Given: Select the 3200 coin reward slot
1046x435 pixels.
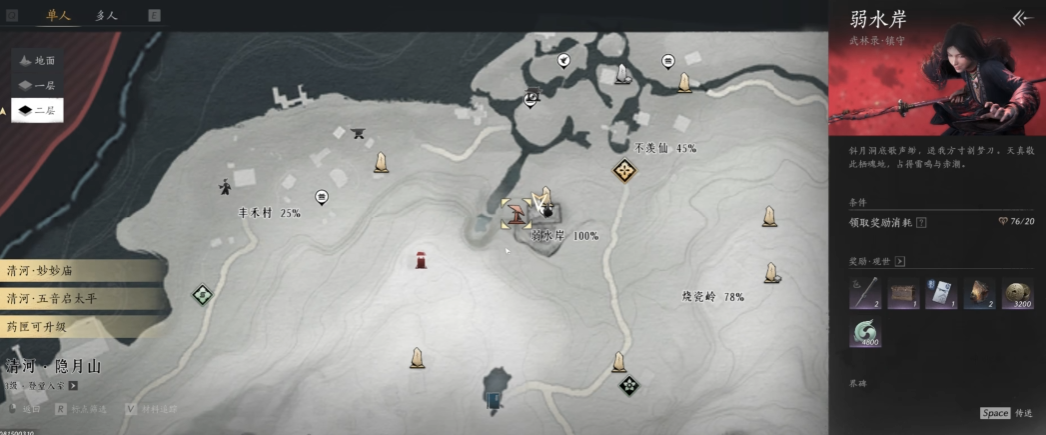Looking at the screenshot, I should click(1018, 294).
